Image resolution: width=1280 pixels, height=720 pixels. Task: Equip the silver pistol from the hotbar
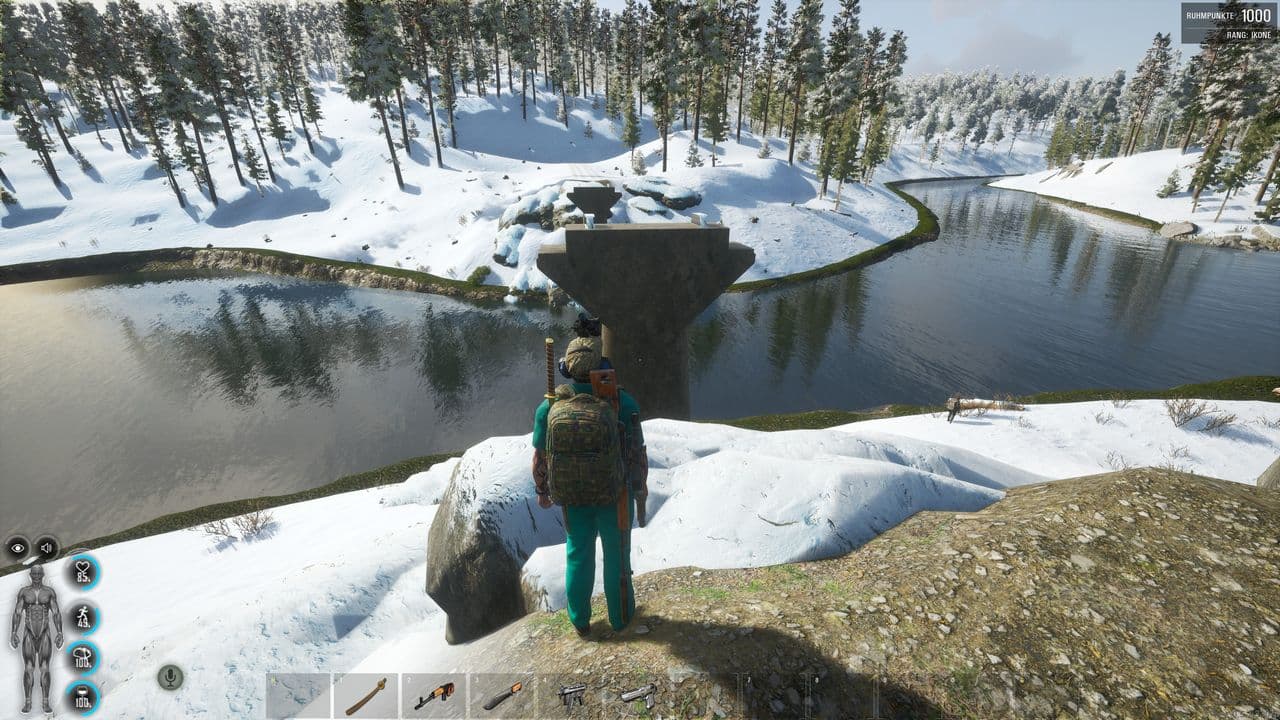638,695
